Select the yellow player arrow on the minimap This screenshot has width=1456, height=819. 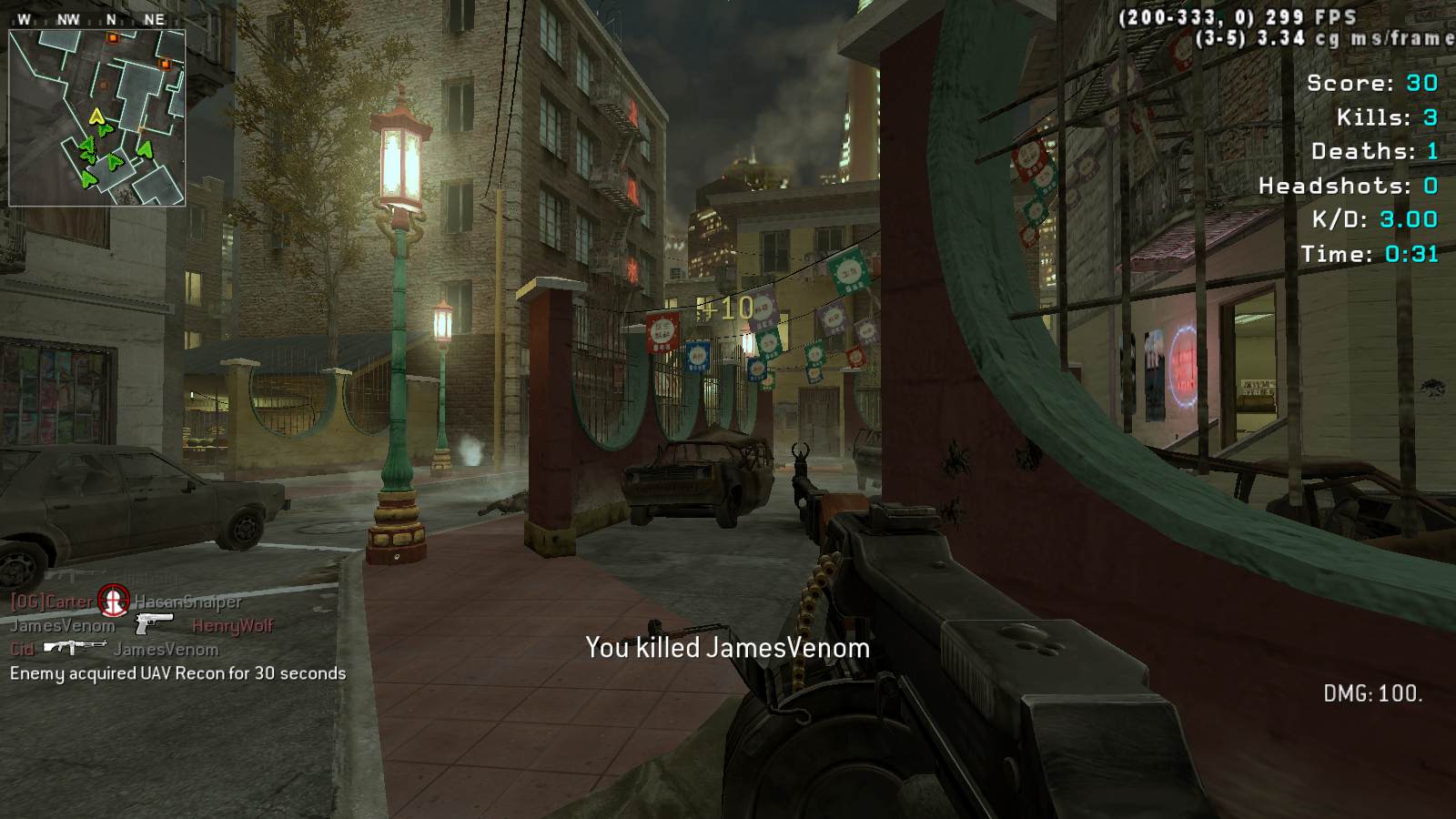click(x=96, y=116)
